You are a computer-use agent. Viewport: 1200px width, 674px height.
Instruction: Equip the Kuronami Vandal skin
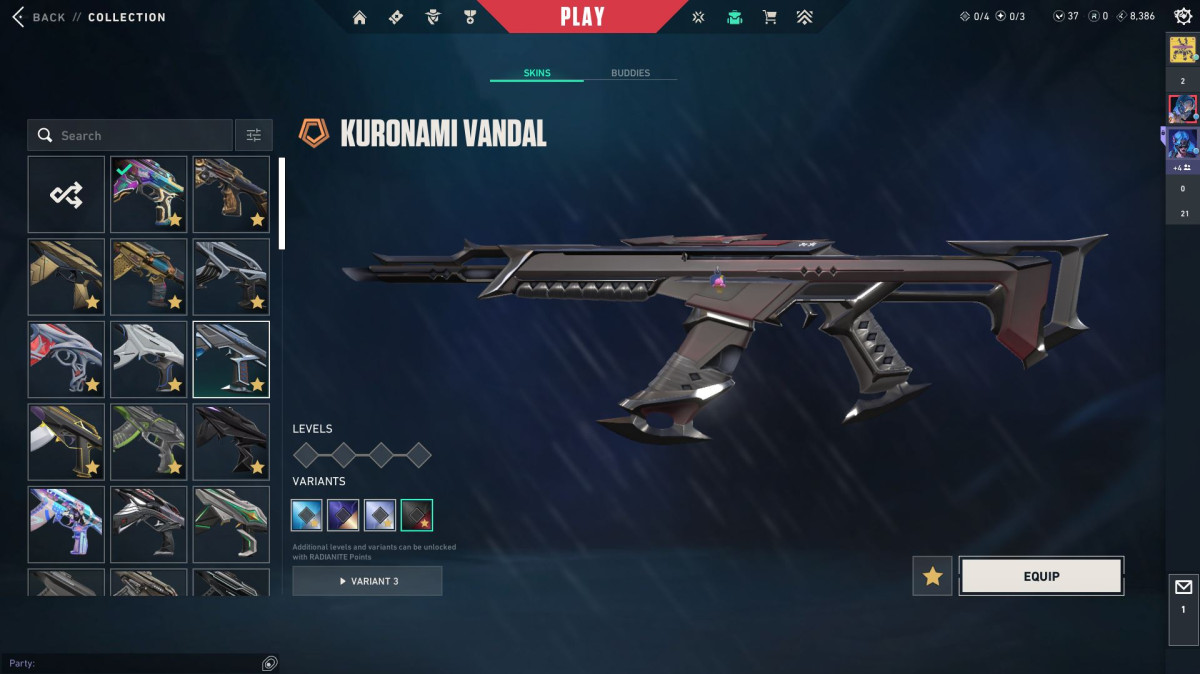click(x=1041, y=576)
